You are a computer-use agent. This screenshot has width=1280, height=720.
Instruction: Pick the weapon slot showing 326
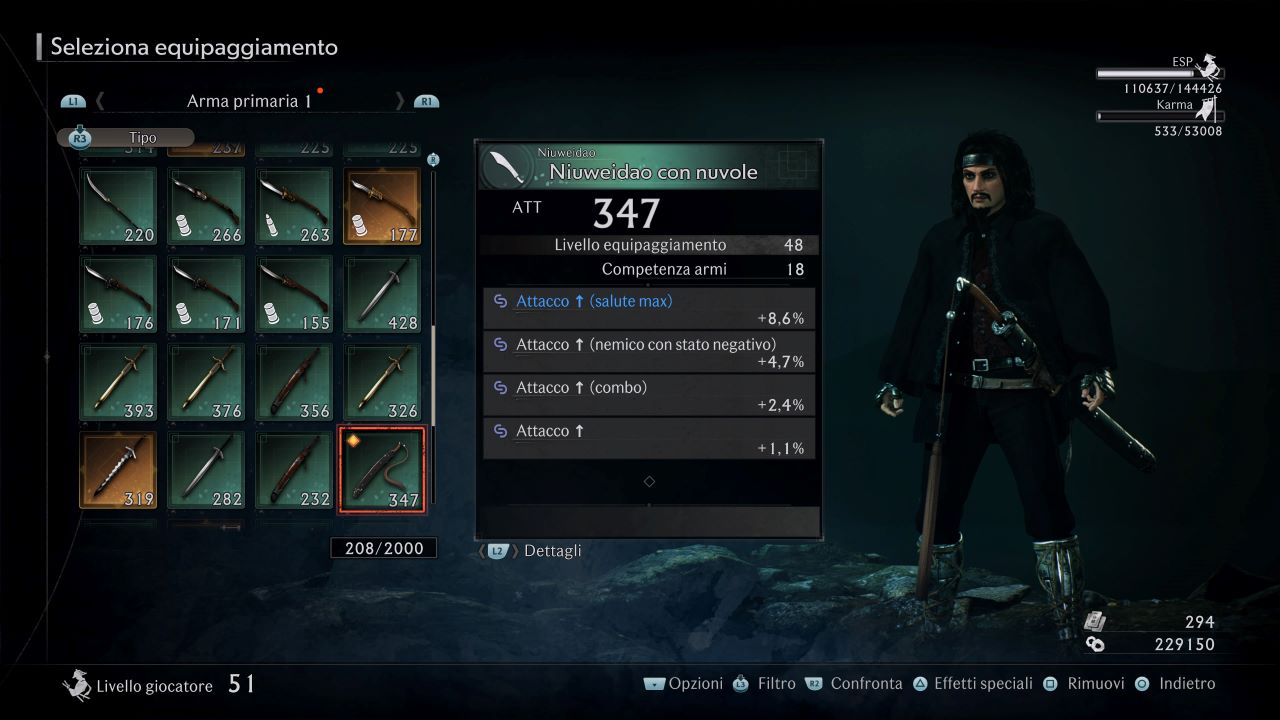[x=382, y=381]
